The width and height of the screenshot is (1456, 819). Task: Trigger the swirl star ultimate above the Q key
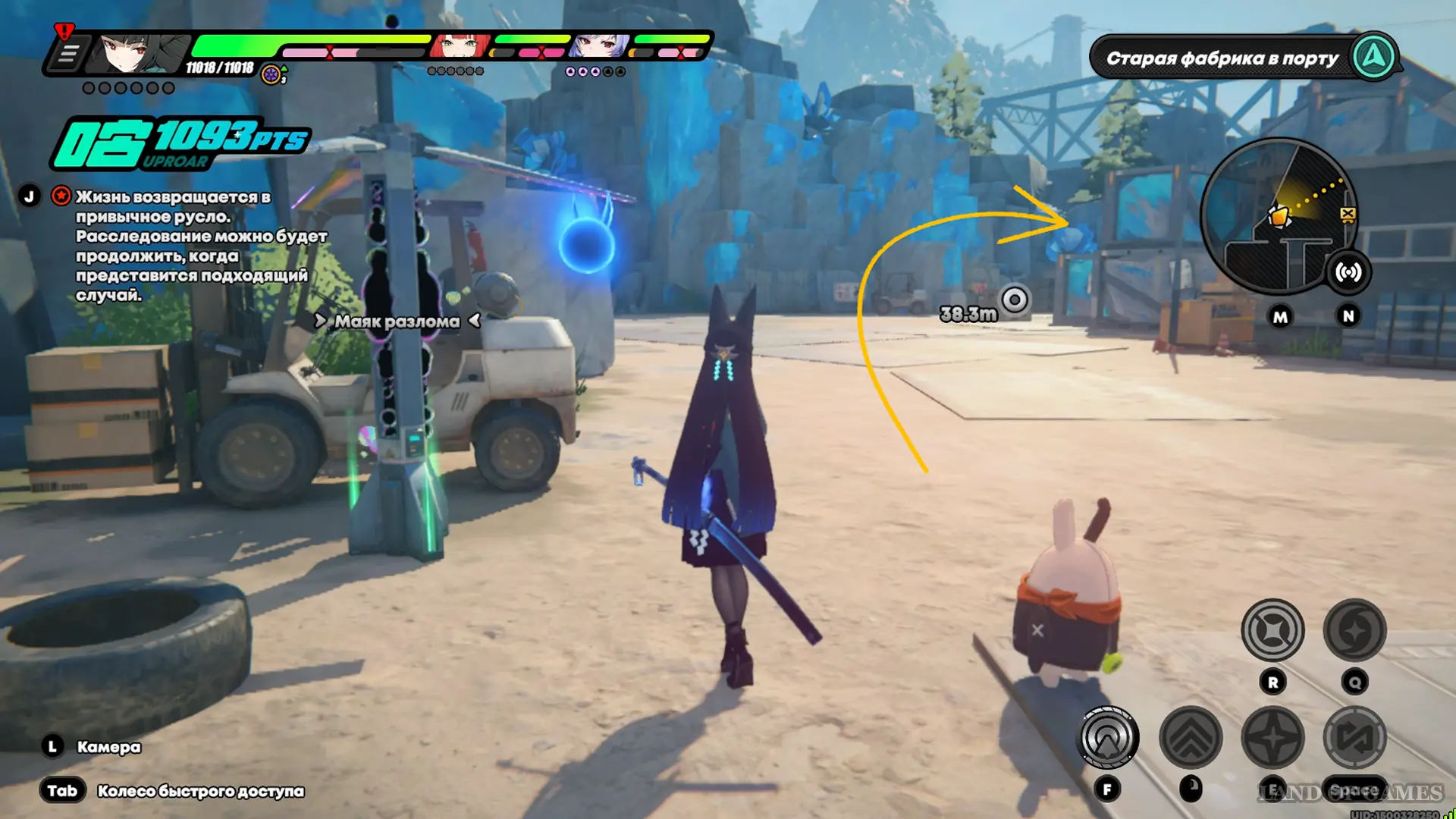coord(1354,630)
